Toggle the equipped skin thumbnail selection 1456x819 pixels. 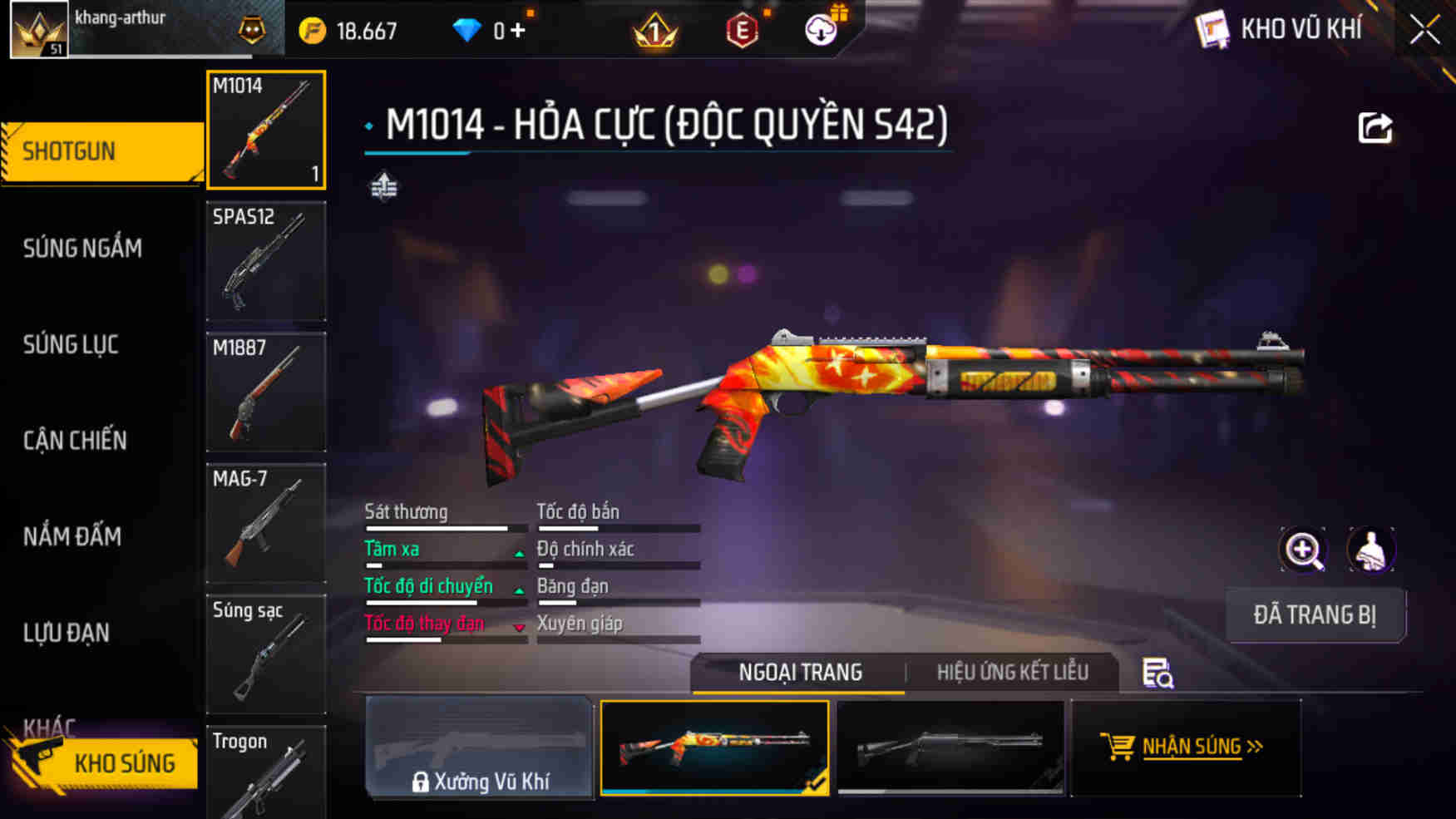point(713,747)
